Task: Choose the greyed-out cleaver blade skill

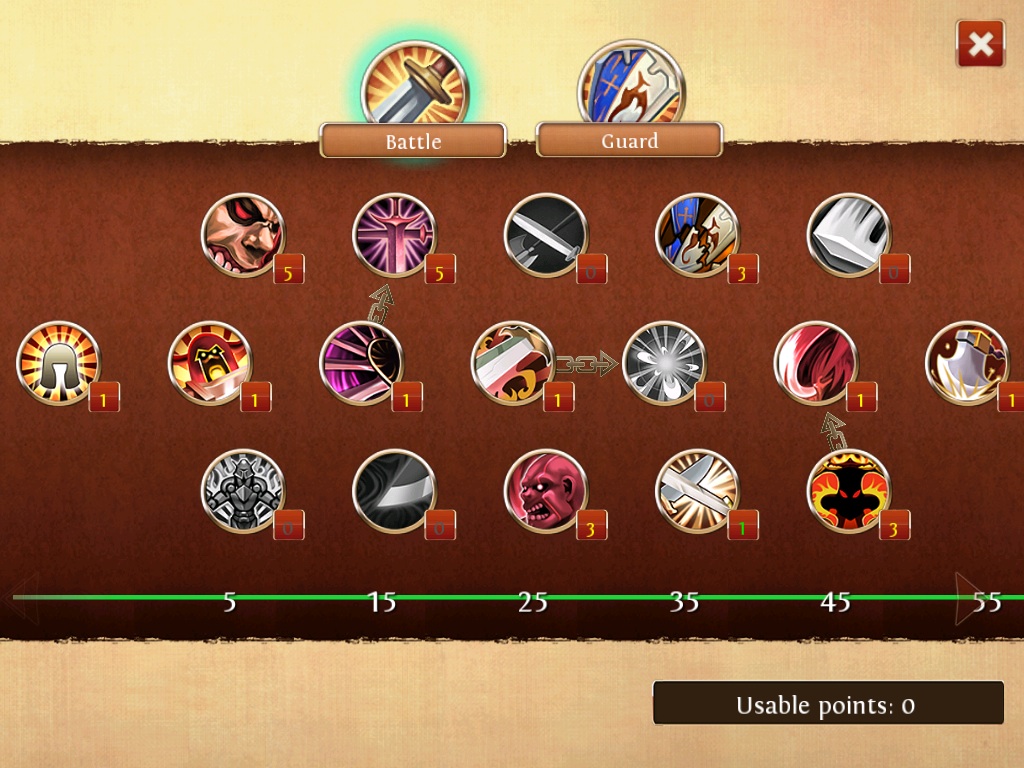Action: tap(848, 235)
